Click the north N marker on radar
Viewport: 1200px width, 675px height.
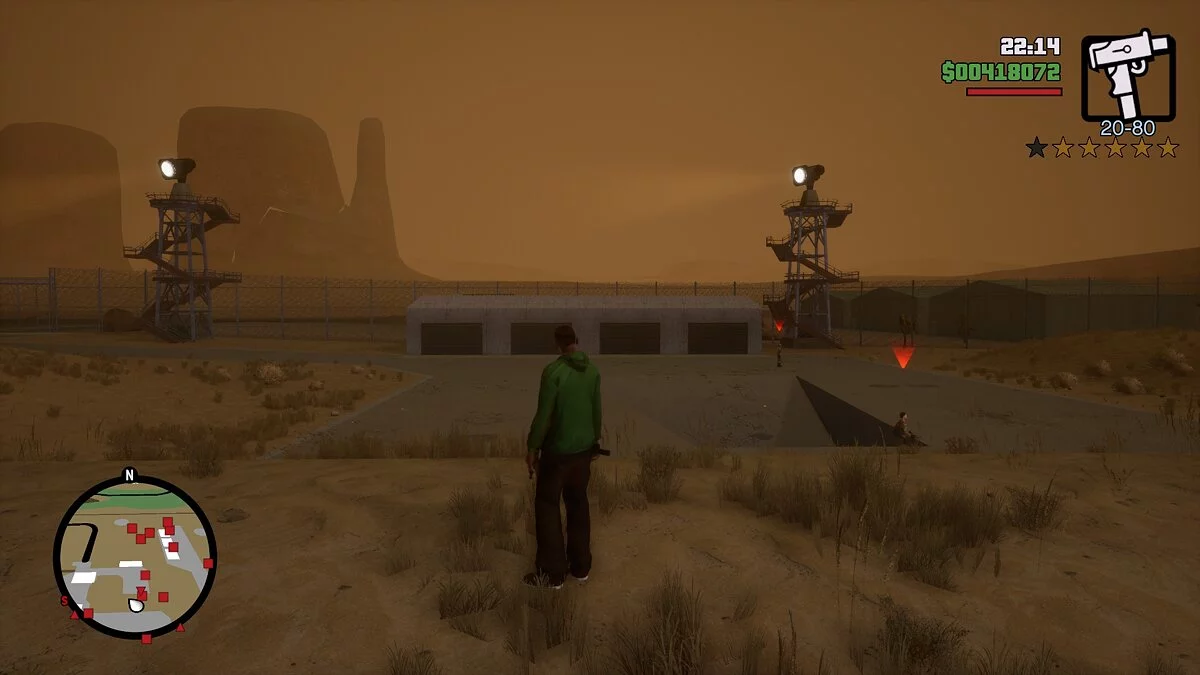click(129, 474)
